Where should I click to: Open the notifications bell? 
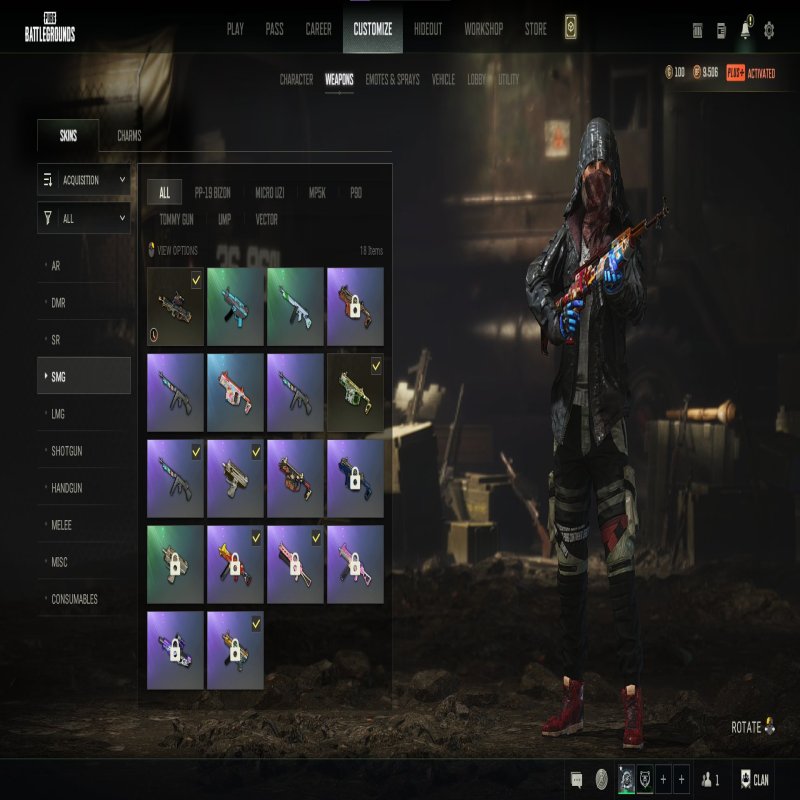pyautogui.click(x=745, y=30)
